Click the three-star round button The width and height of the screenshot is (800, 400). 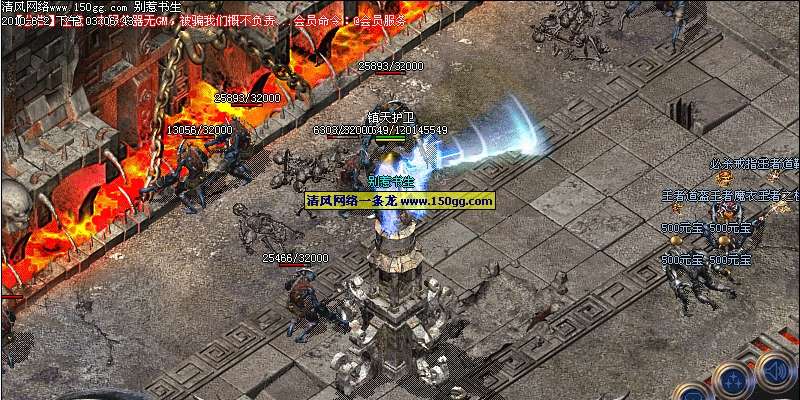(x=735, y=381)
